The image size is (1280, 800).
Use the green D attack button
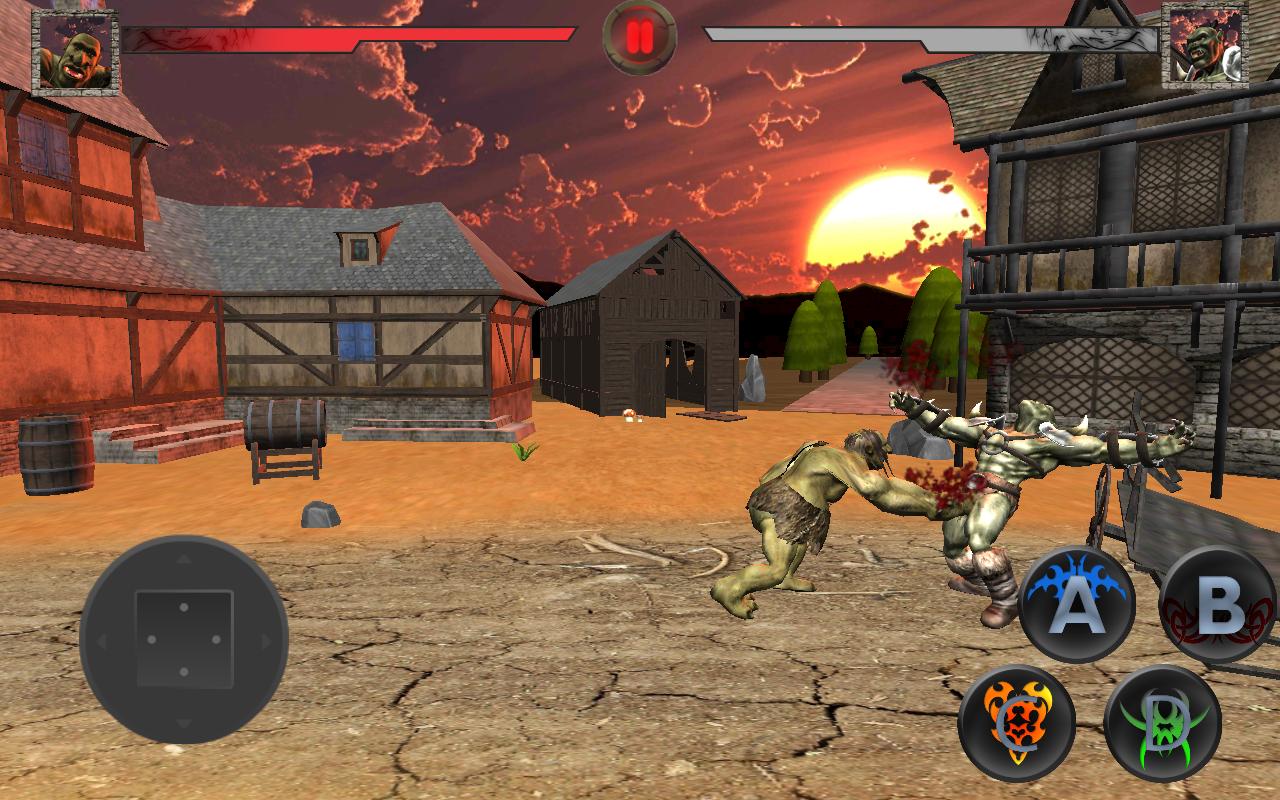click(x=1162, y=723)
